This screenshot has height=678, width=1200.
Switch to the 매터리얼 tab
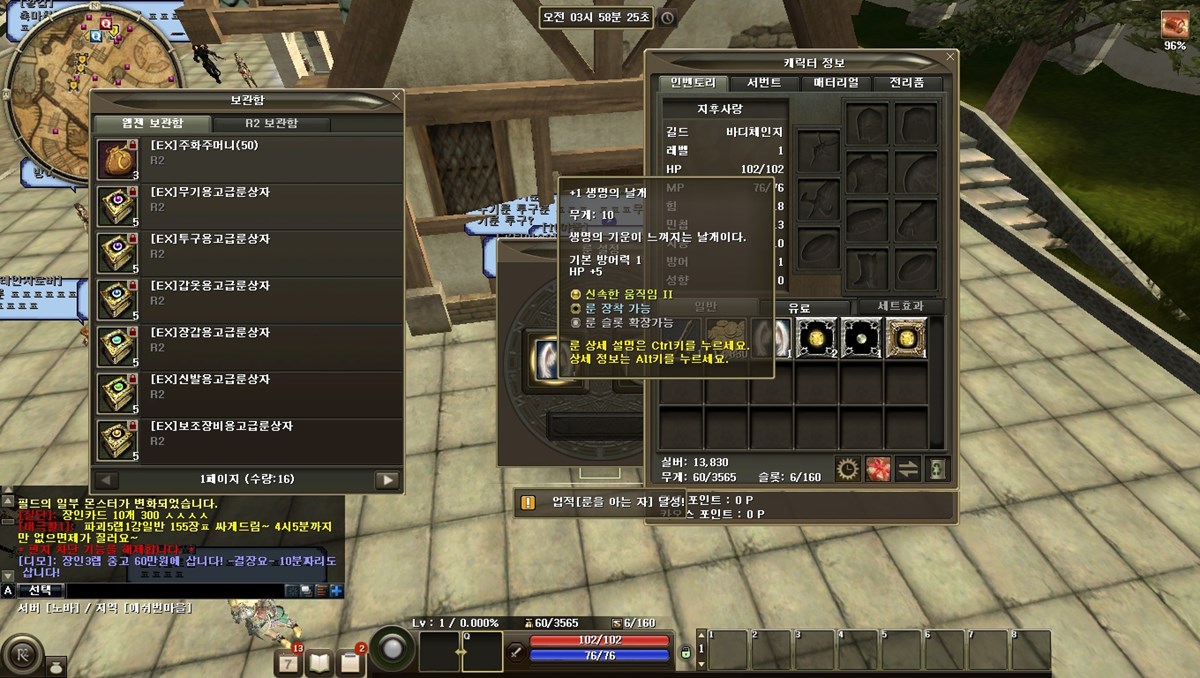click(x=835, y=83)
